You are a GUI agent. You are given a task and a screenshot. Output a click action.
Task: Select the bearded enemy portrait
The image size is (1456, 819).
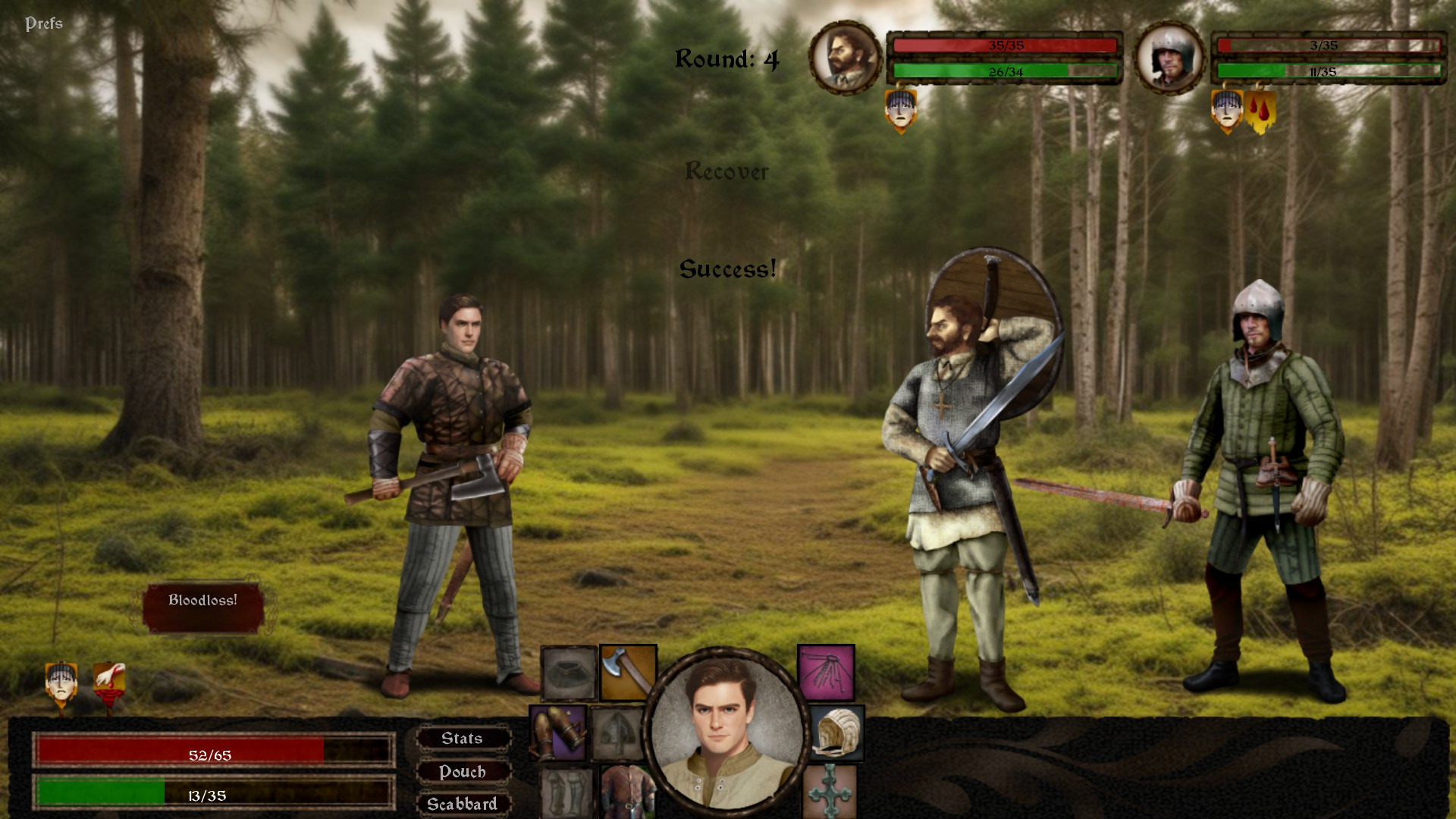pyautogui.click(x=845, y=58)
